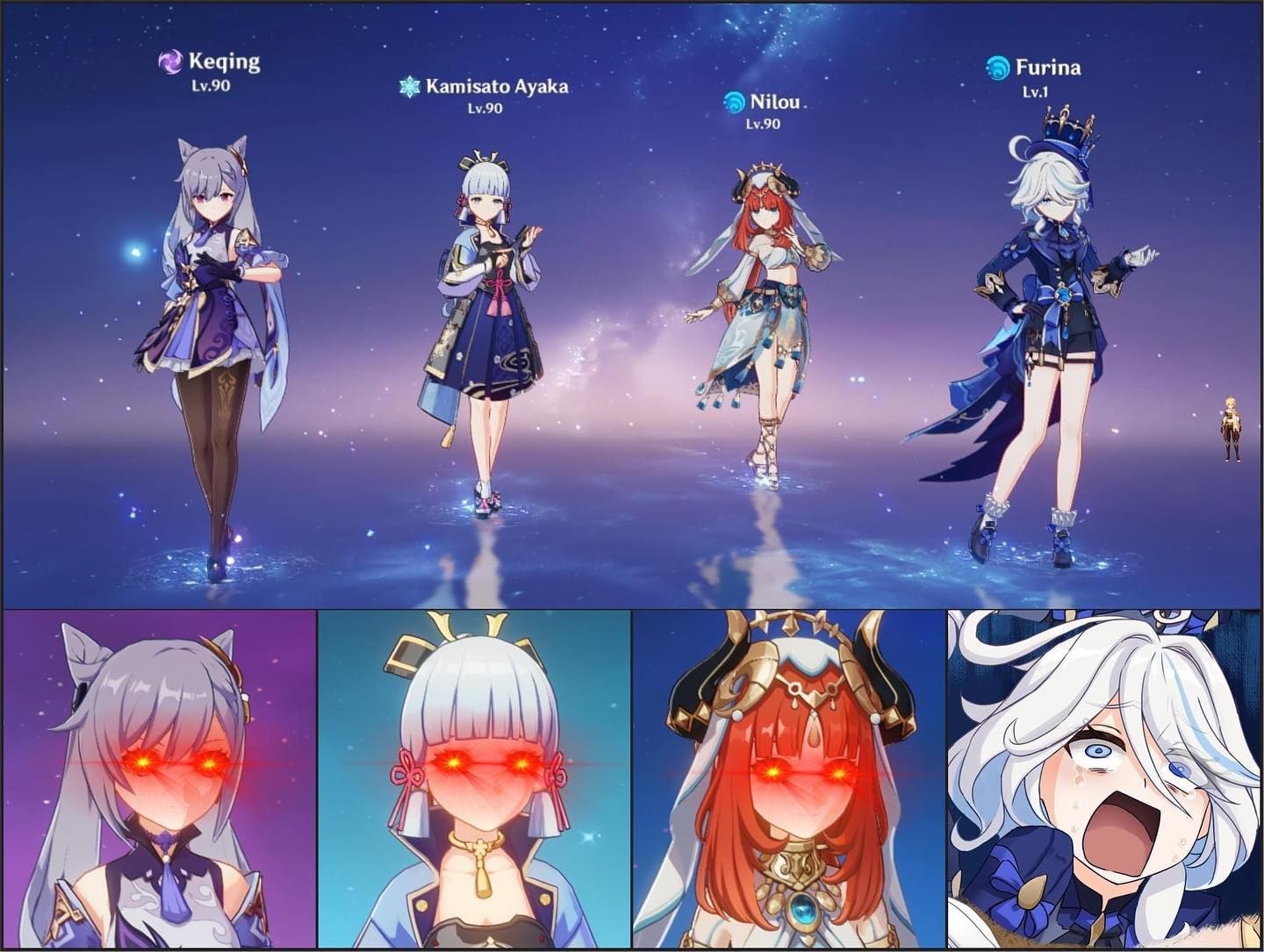Select the Electro element icon beside Keqing

point(169,62)
